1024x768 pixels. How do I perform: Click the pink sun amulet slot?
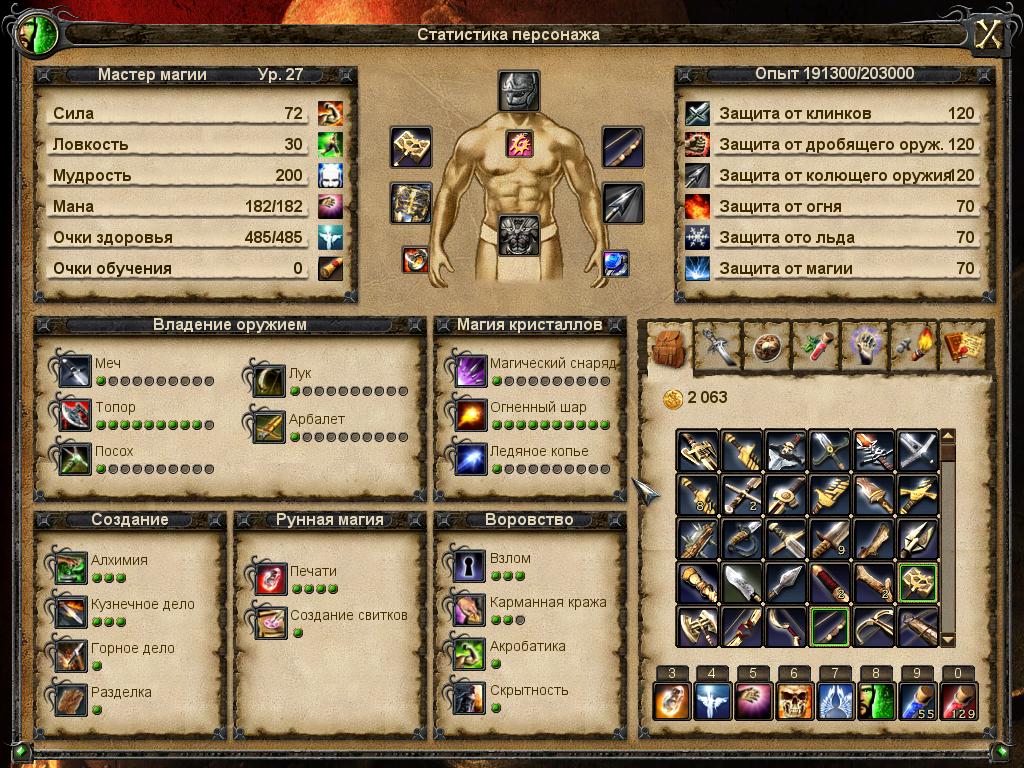coord(519,145)
